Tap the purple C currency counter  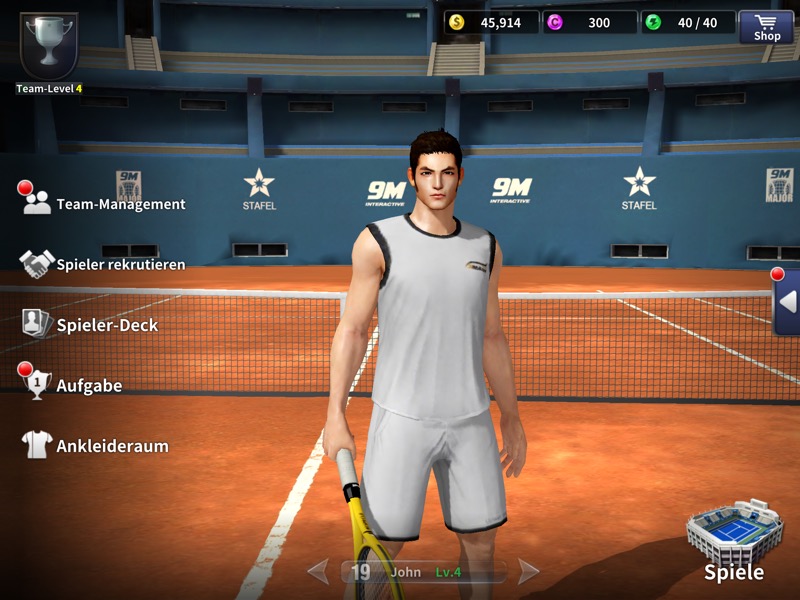[x=590, y=22]
